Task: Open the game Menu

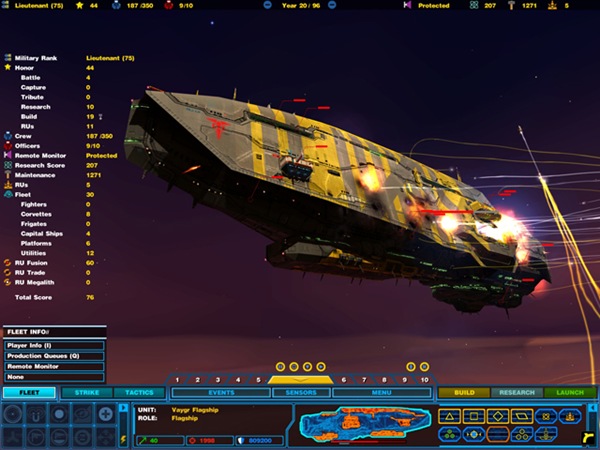Action: coord(381,393)
